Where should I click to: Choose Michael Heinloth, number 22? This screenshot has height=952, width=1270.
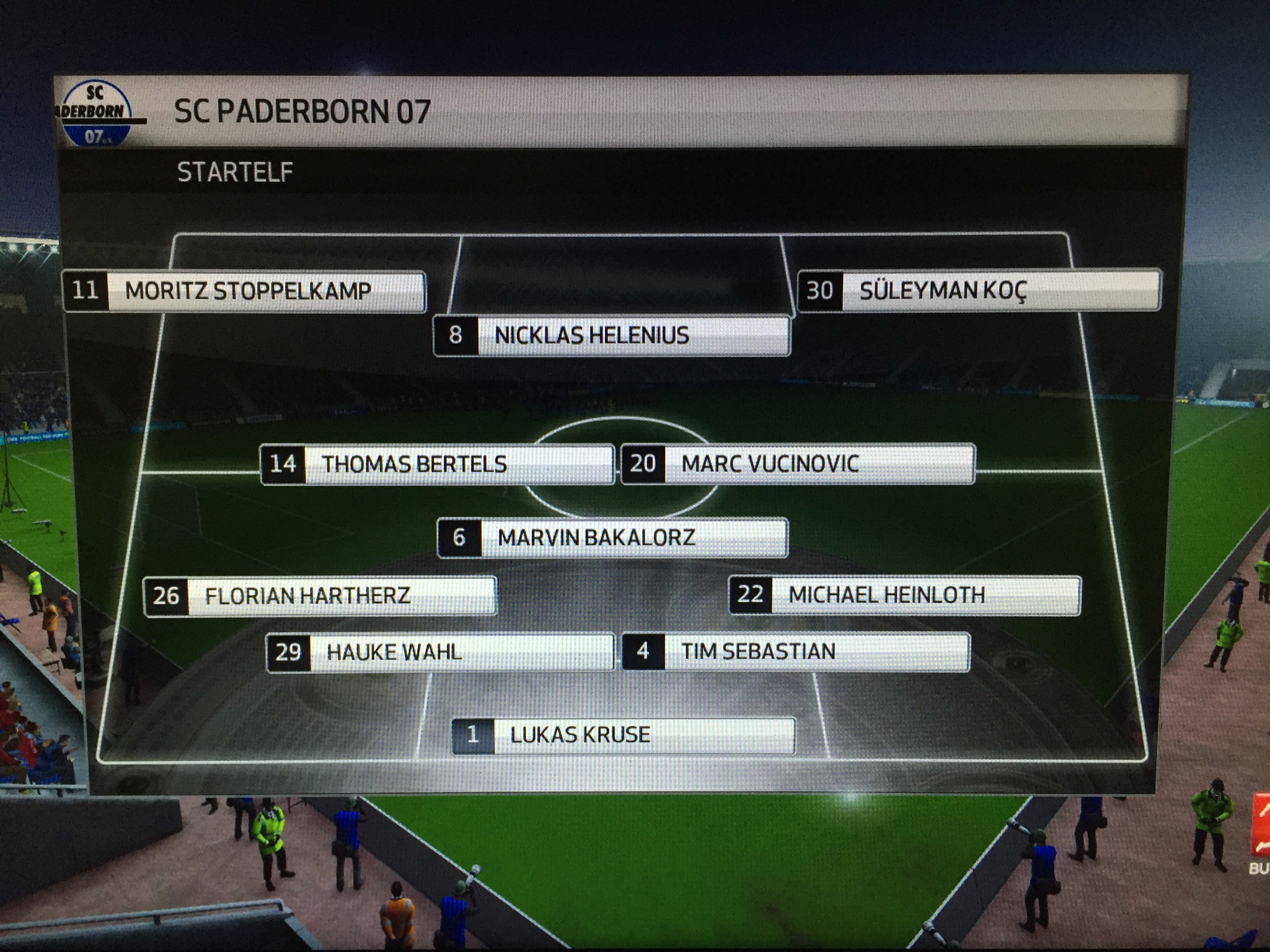pos(905,595)
